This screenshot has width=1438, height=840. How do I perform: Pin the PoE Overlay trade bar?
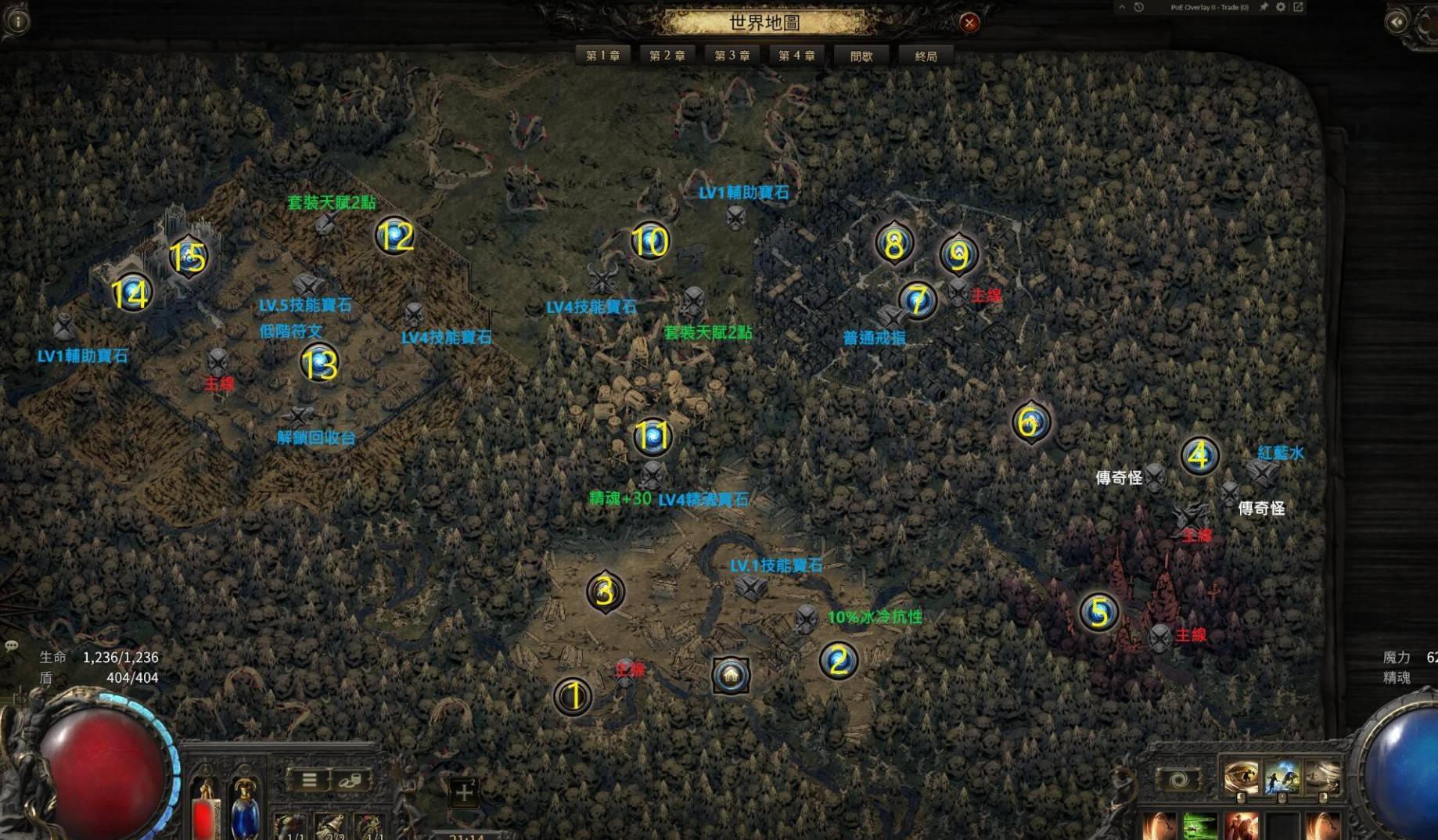pos(1264,7)
